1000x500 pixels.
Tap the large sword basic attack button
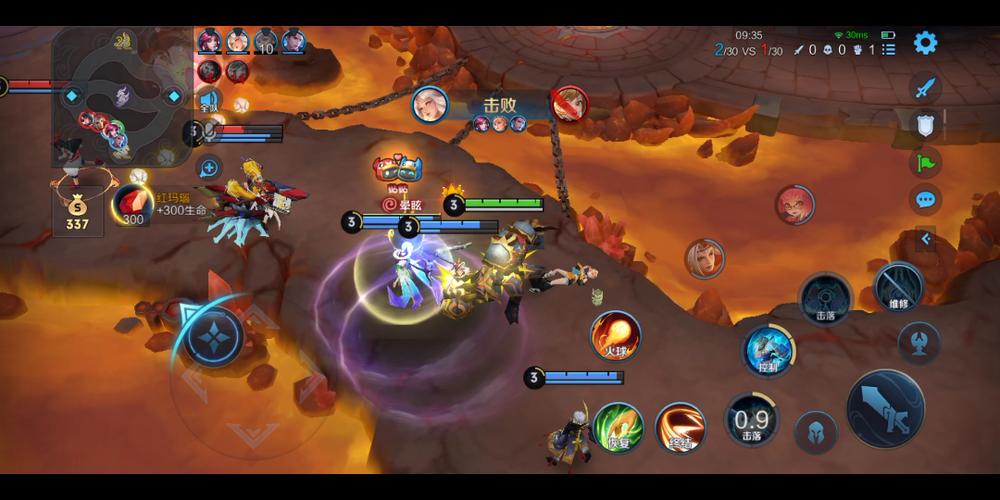tap(885, 408)
